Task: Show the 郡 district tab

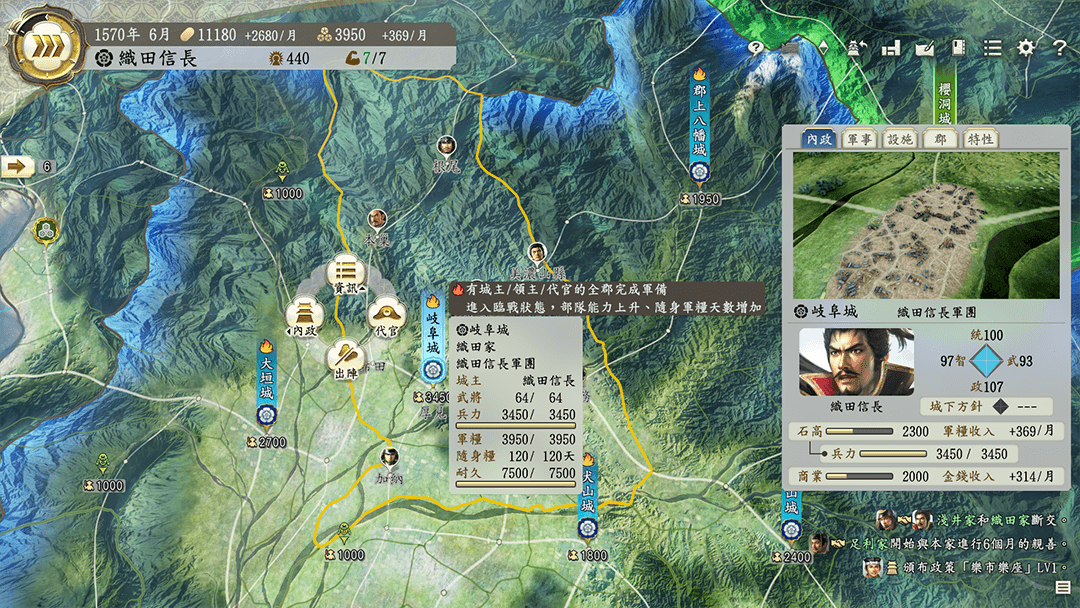Action: coord(940,139)
